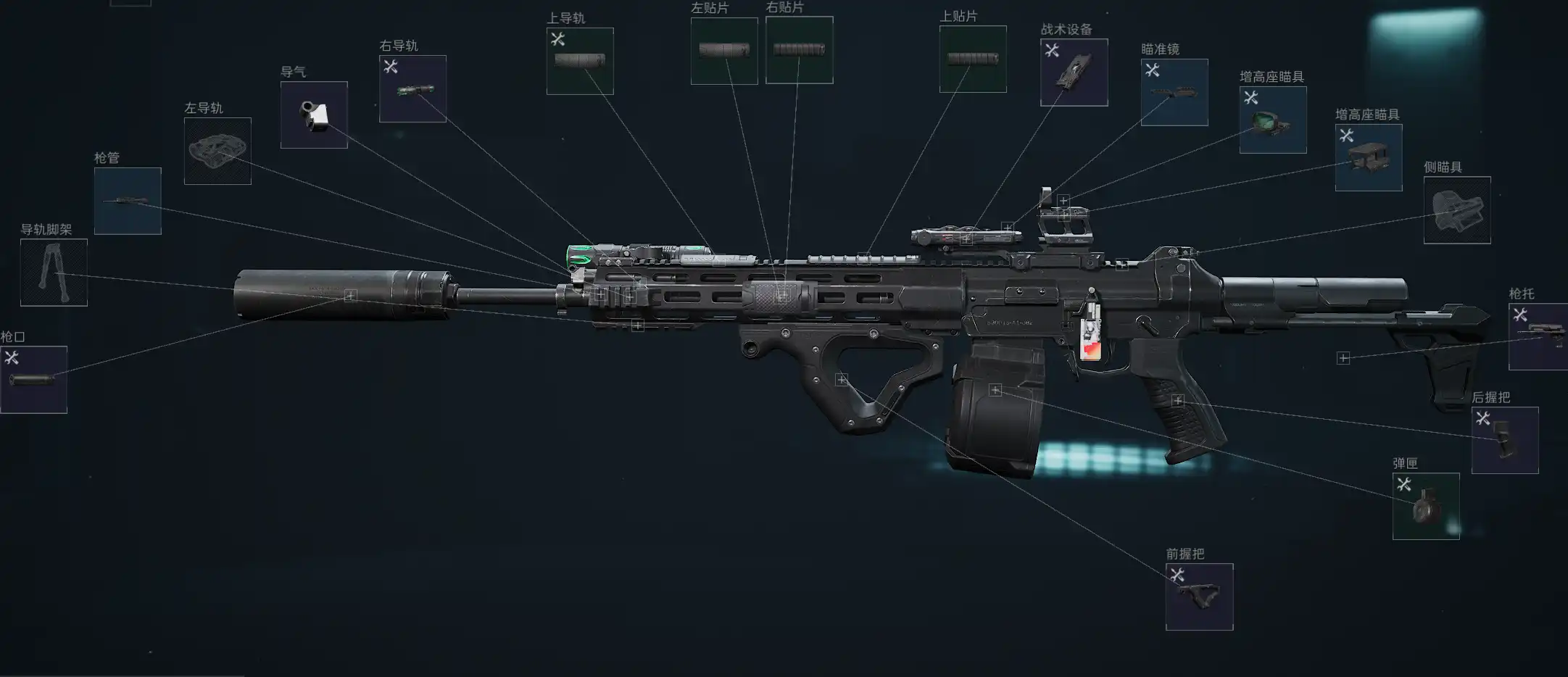Choose the 右贴片 right panel slot
1568x677 pixels.
(799, 50)
